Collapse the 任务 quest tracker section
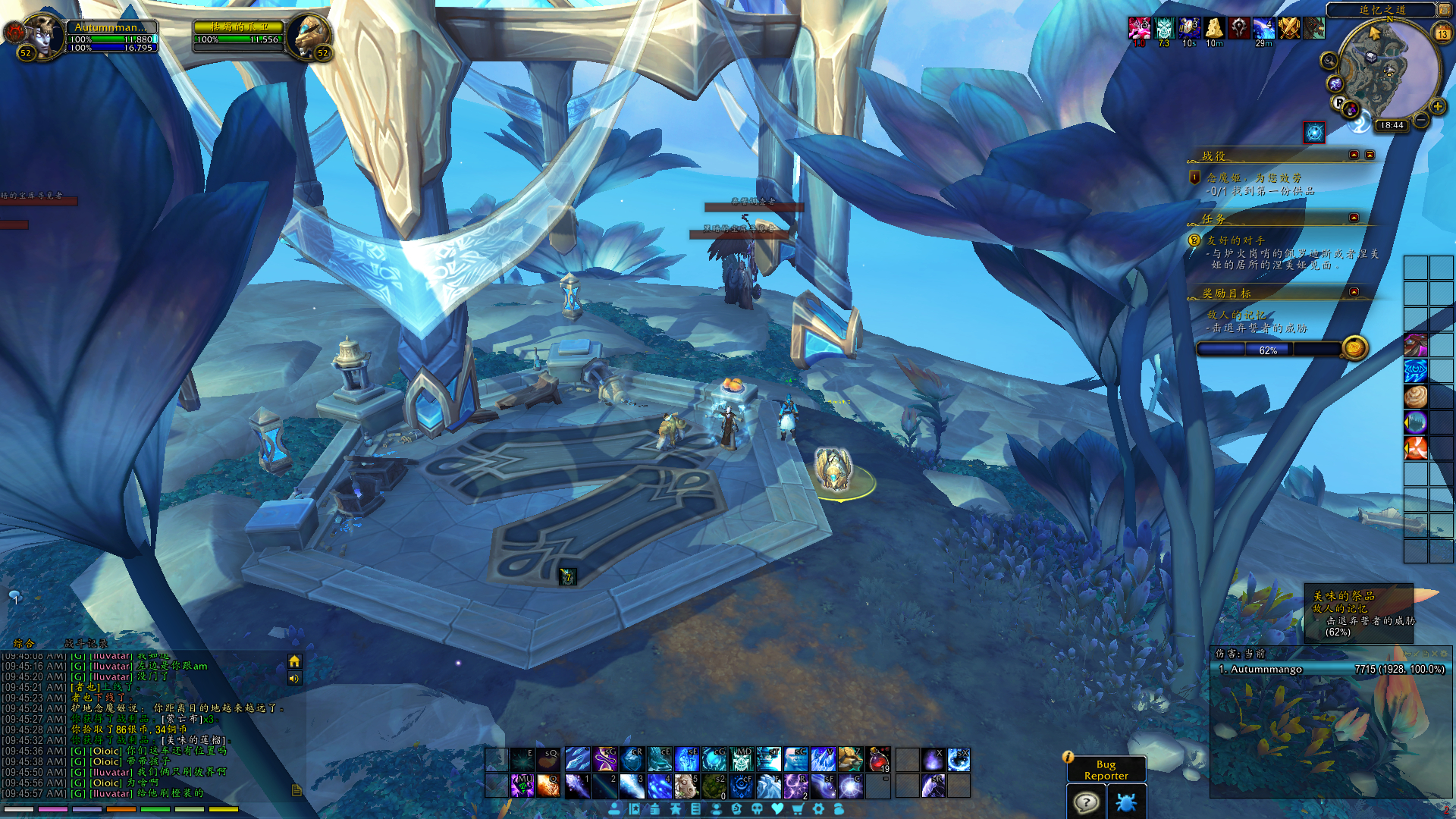The width and height of the screenshot is (1456, 819). point(1354,218)
